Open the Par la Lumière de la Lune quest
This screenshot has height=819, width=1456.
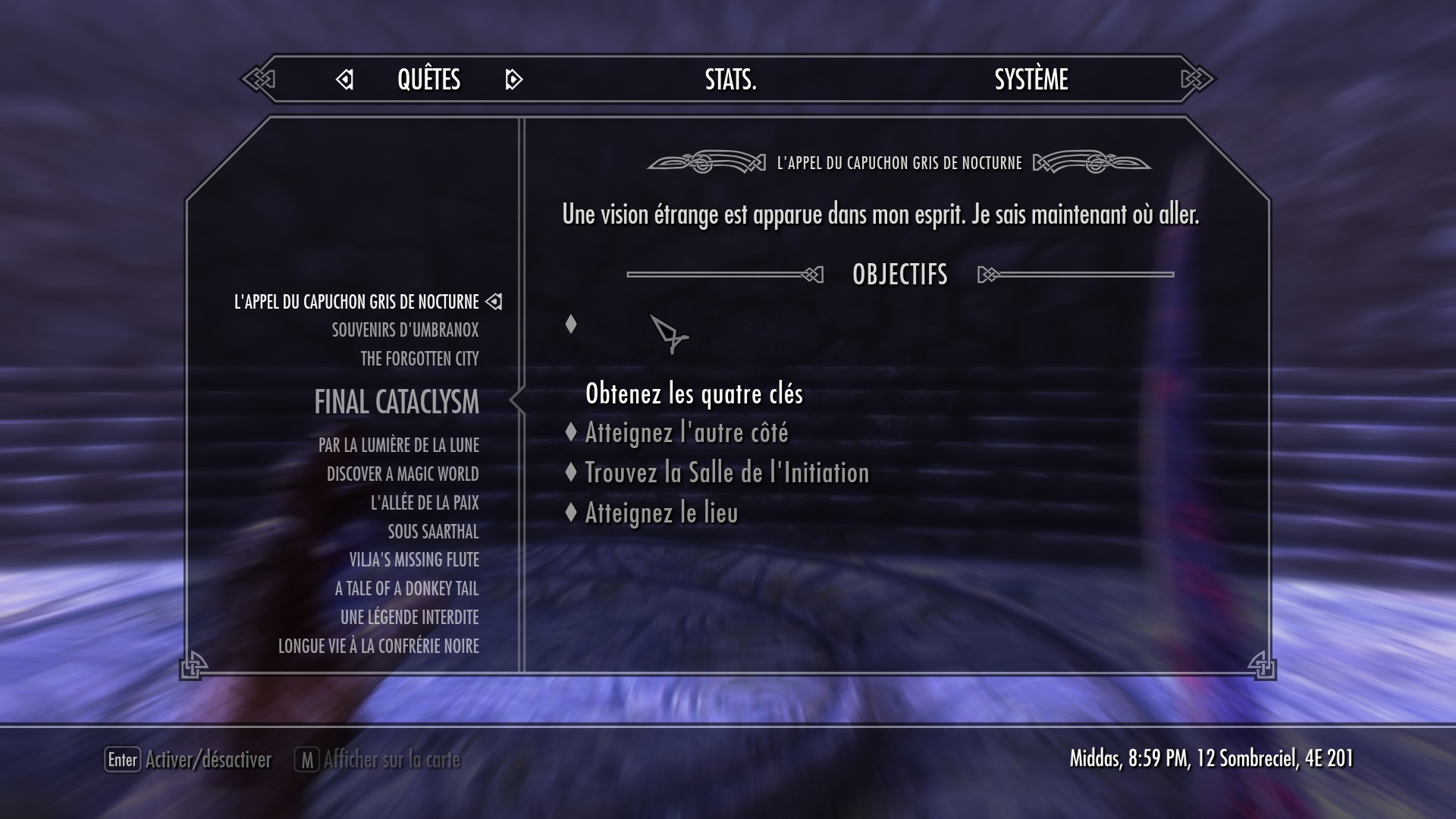tap(398, 445)
